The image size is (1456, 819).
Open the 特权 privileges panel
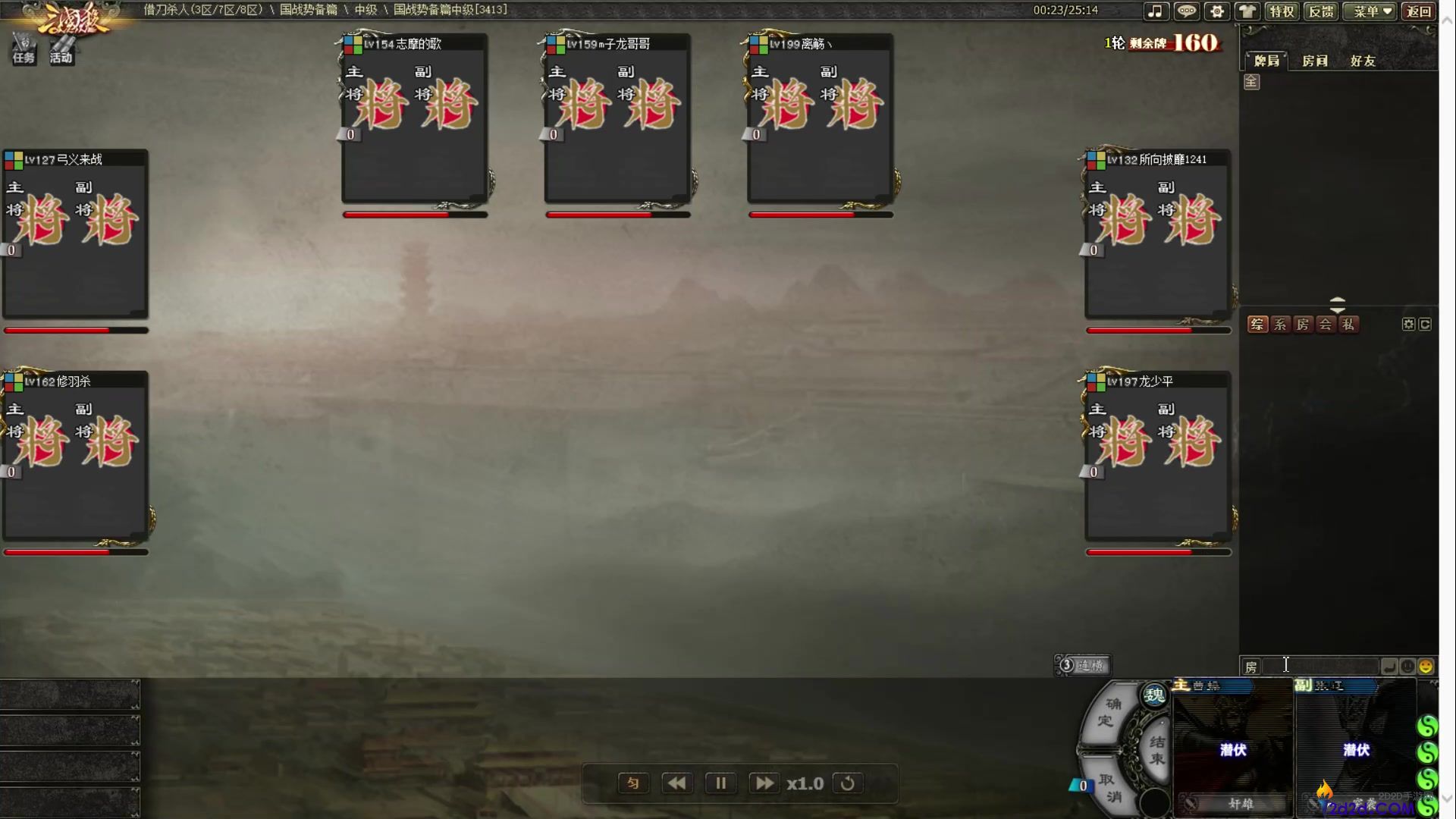tap(1282, 11)
